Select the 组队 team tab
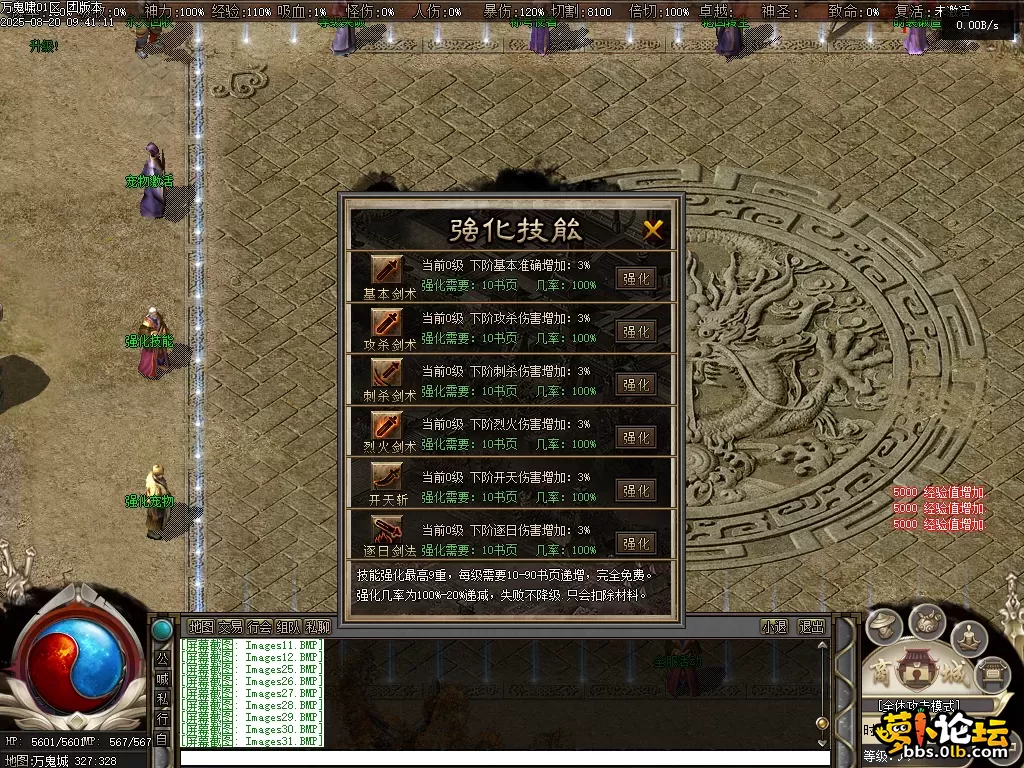This screenshot has height=768, width=1024. (x=288, y=627)
